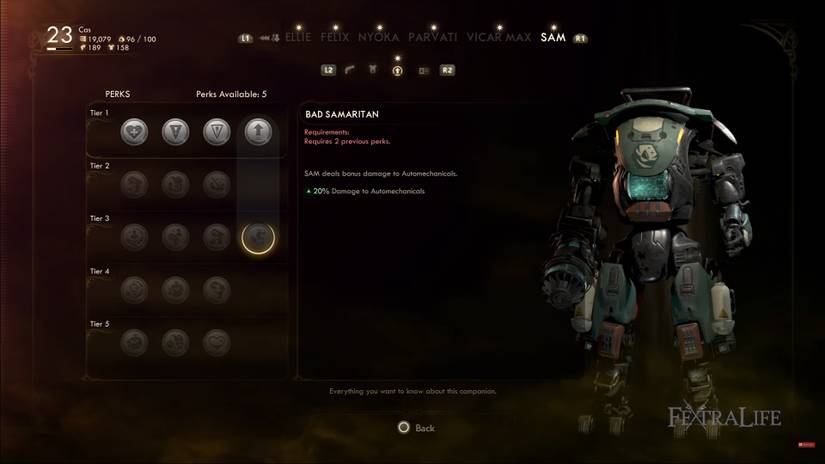The image size is (825, 464).
Task: Open the armor sub-tab icon
Action: (373, 70)
